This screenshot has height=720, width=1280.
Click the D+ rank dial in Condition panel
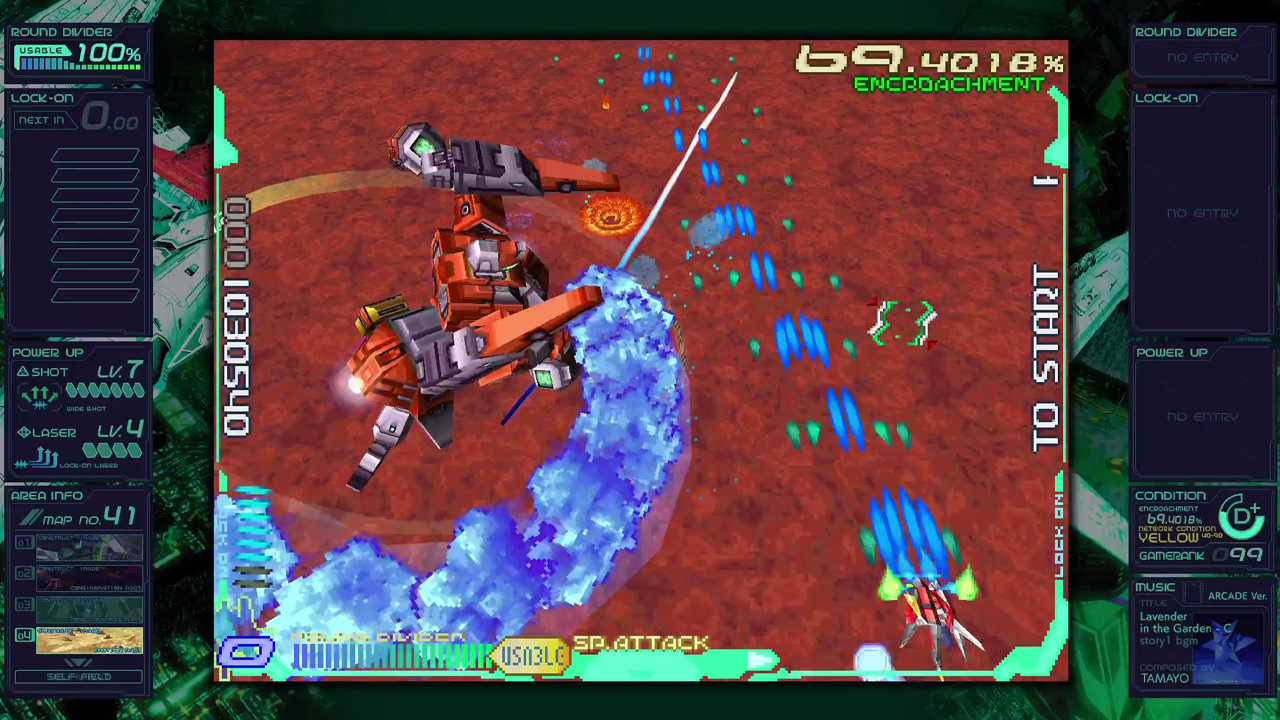pyautogui.click(x=1242, y=519)
